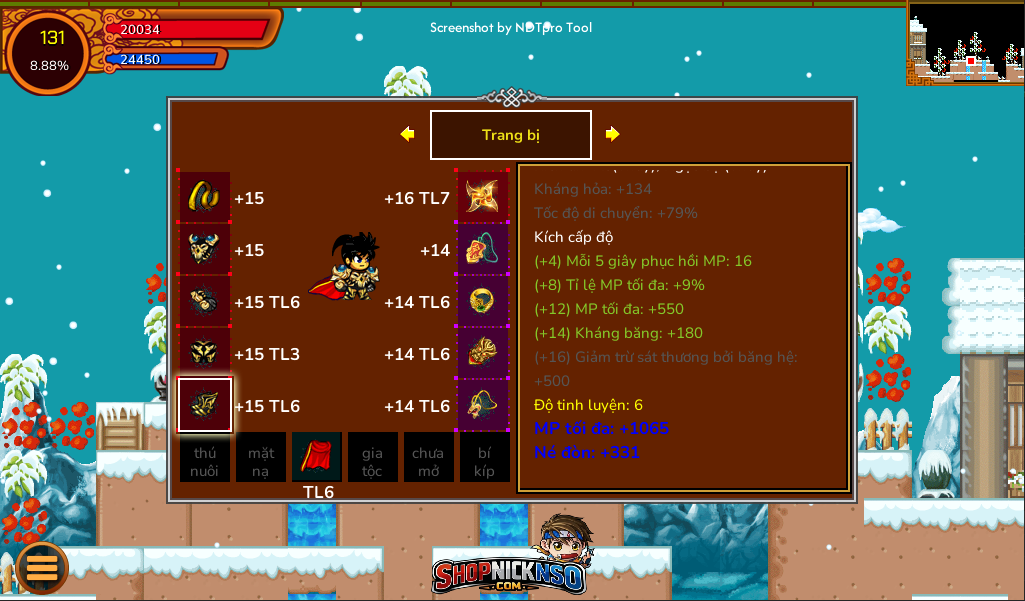1025x601 pixels.
Task: Select the Trang bị tab header
Action: tap(510, 135)
